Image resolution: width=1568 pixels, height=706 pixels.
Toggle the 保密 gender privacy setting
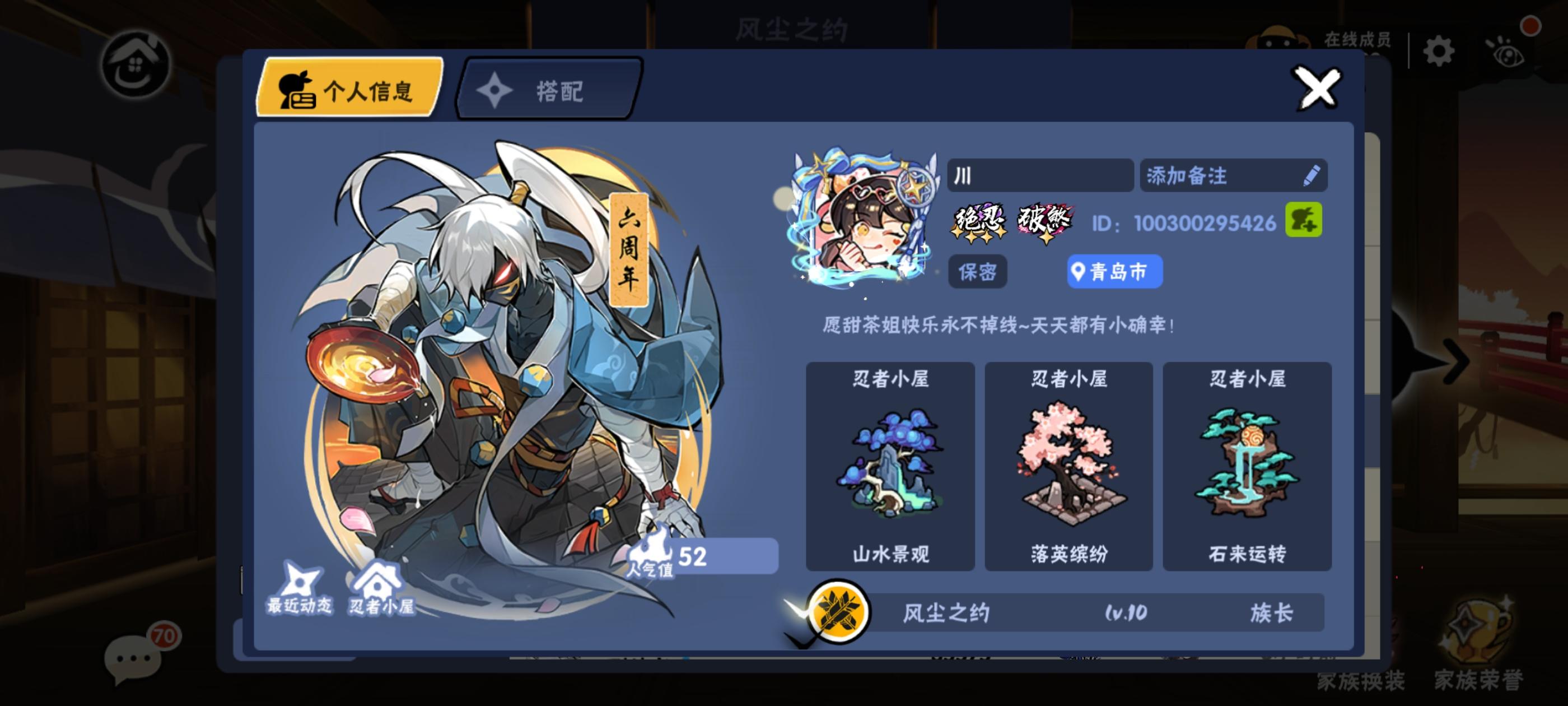coord(977,272)
